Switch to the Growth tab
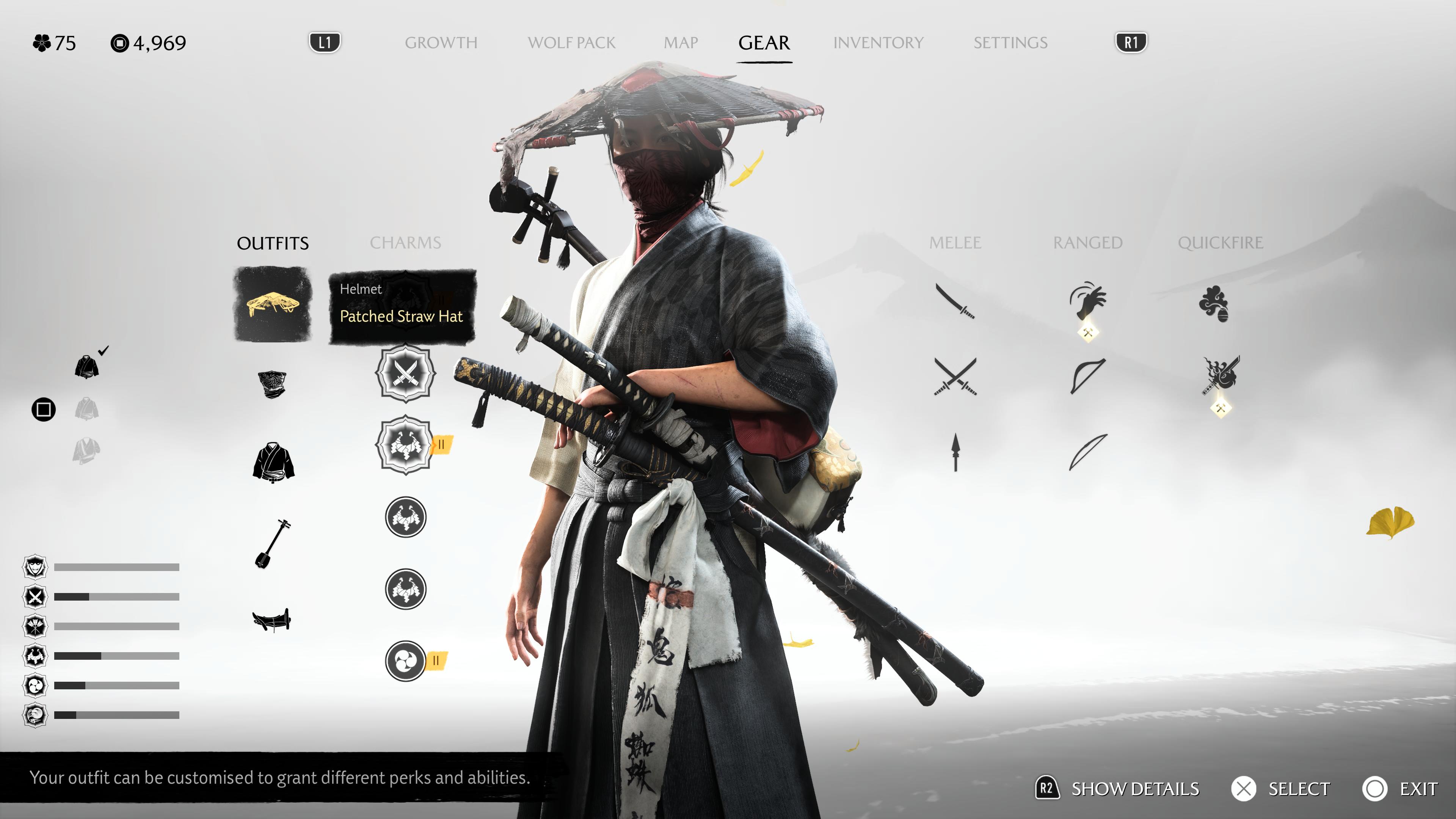The image size is (1456, 819). pyautogui.click(x=441, y=42)
